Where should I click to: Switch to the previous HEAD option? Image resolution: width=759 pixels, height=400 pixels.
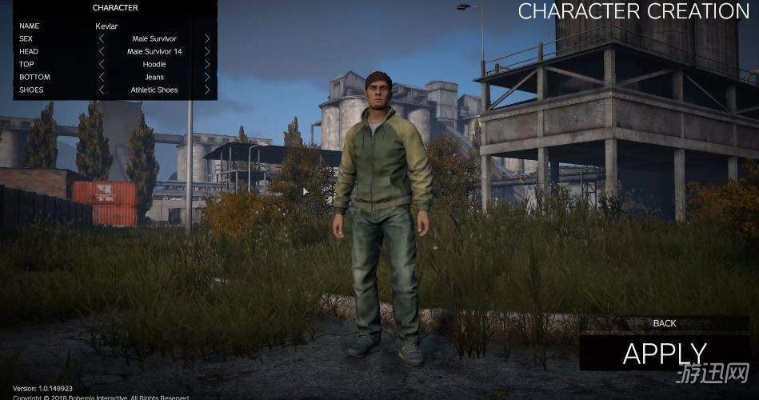tap(101, 51)
